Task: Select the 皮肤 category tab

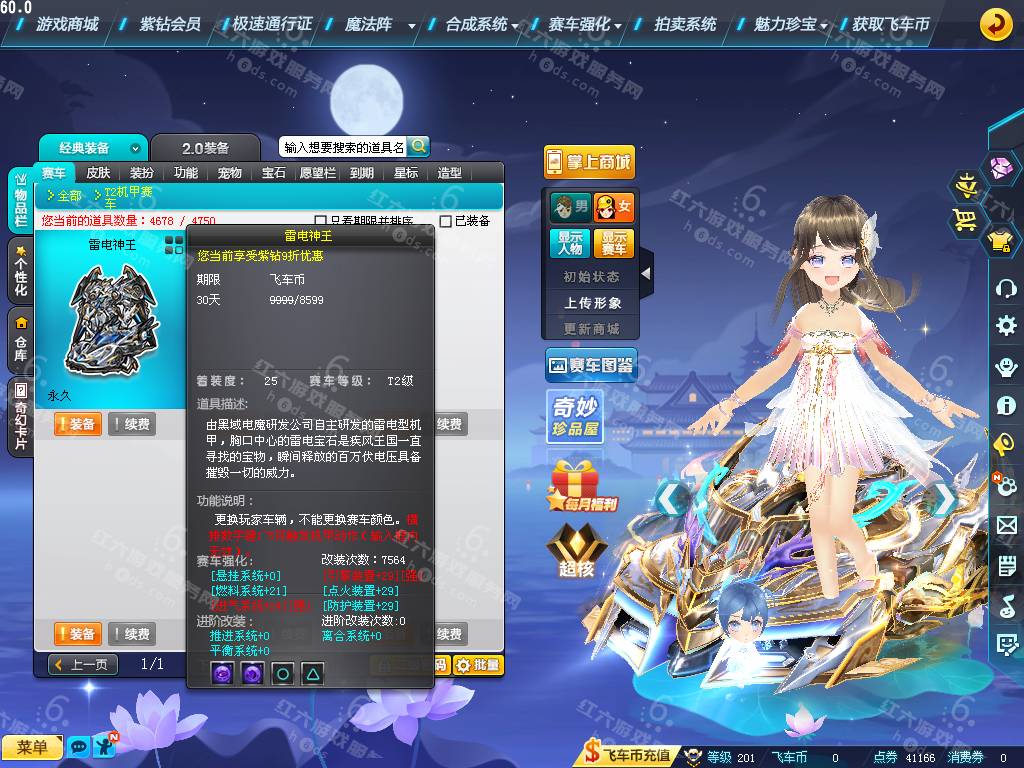Action: click(x=98, y=173)
